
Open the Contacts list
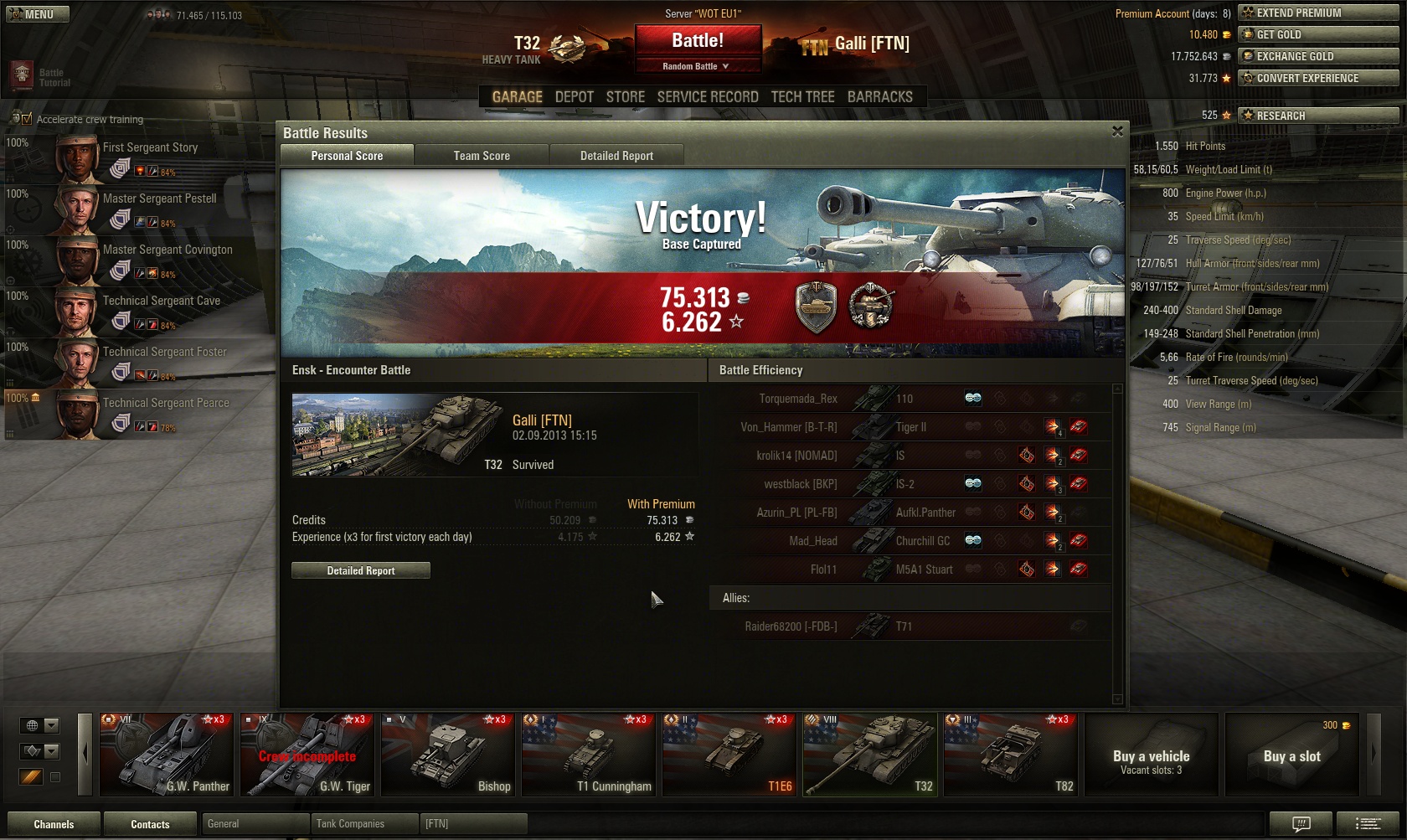pos(150,824)
